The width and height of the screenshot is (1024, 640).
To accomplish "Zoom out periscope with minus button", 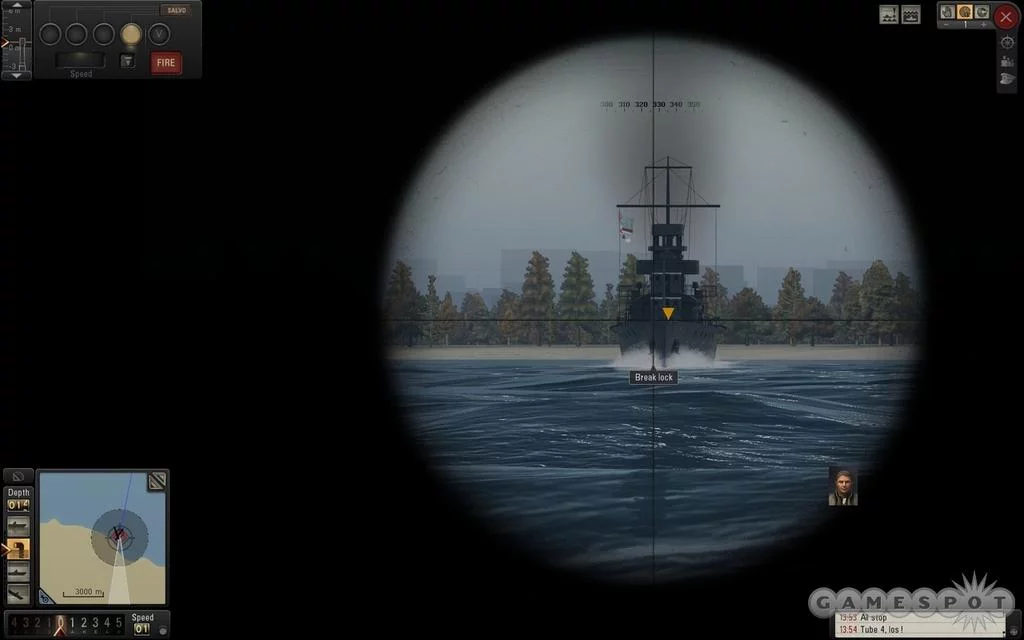I will click(x=946, y=24).
